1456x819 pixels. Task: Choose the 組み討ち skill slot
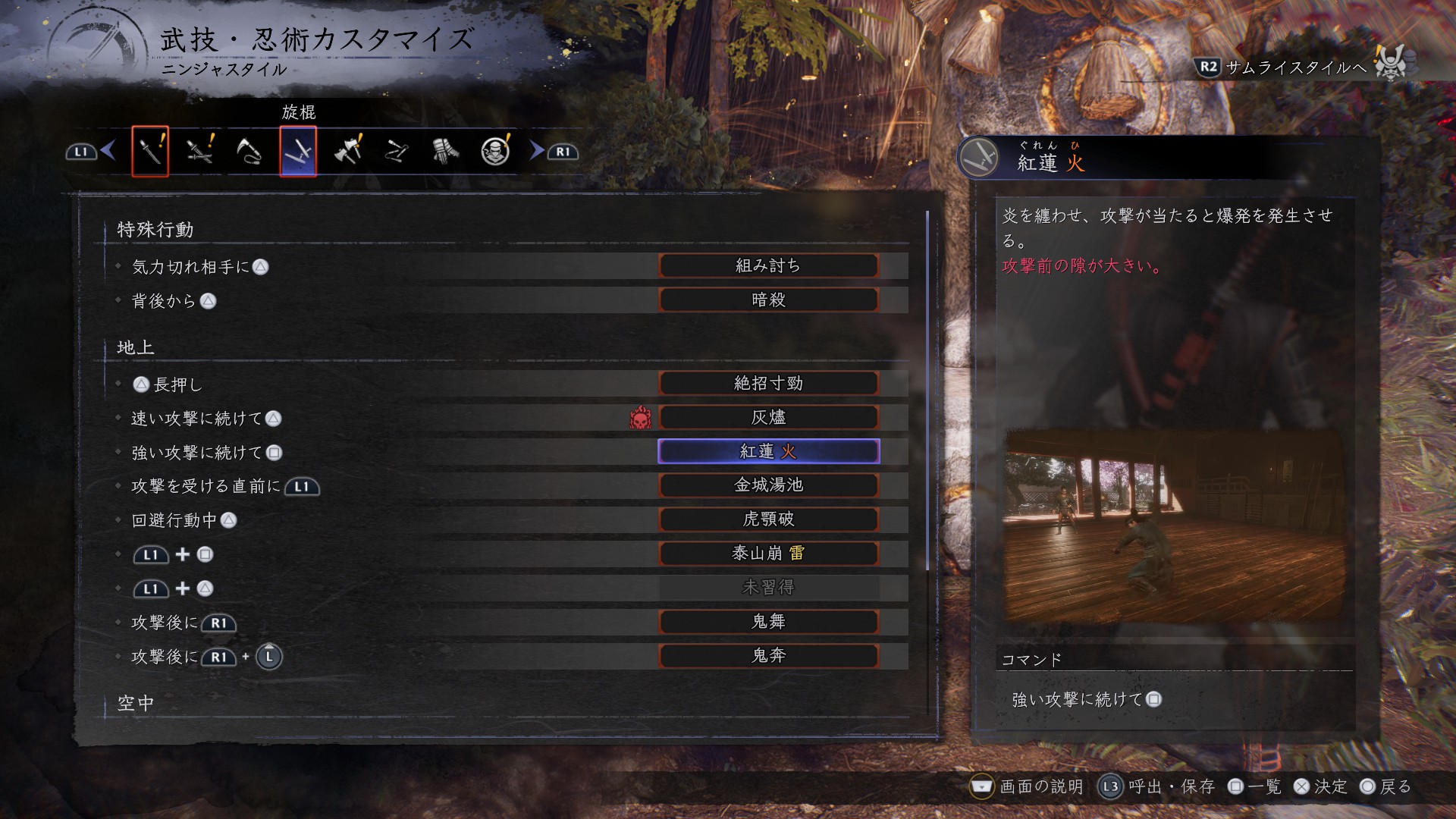(768, 266)
